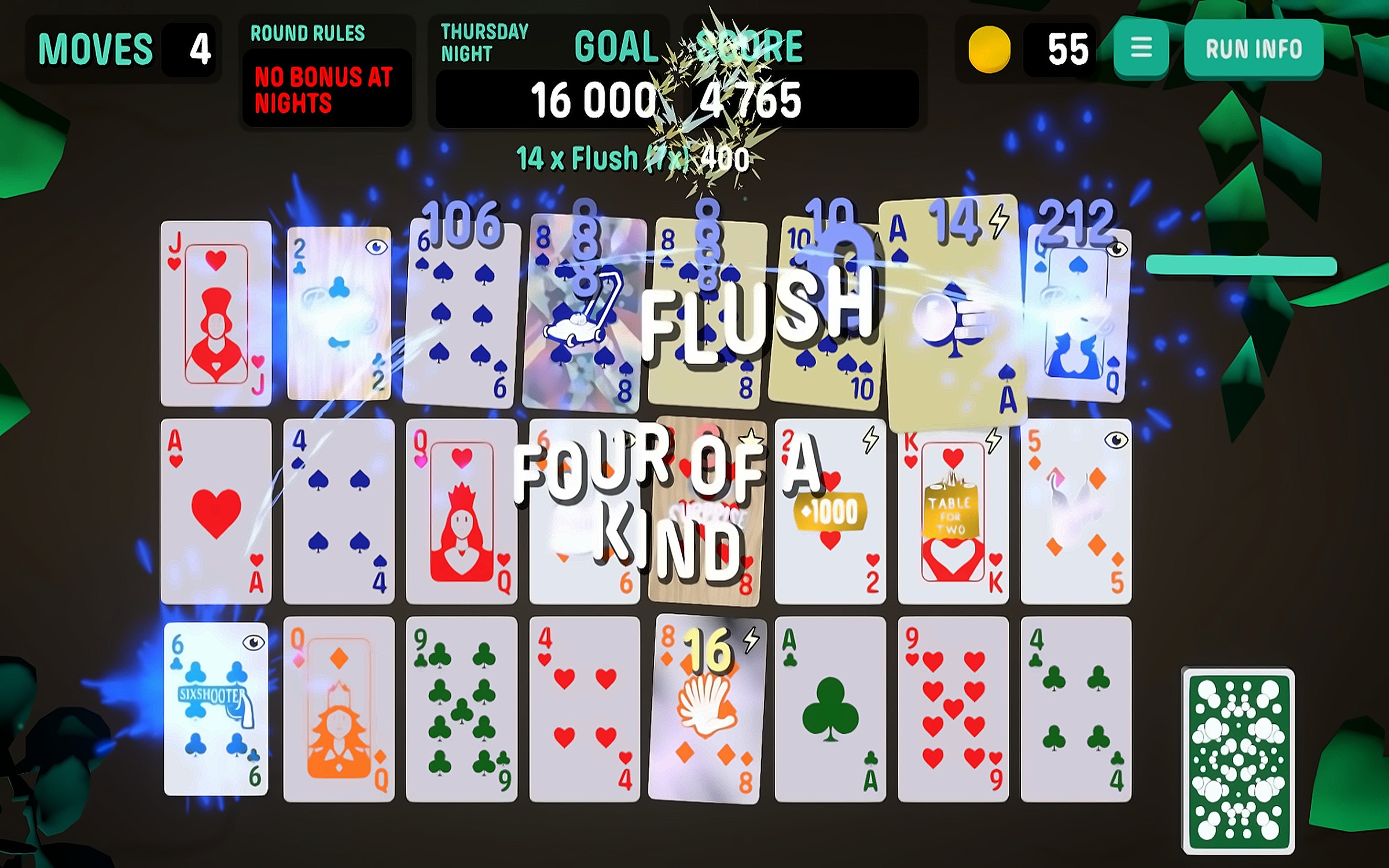The image size is (1389, 868).
Task: Click the green draw deck
Action: click(x=1238, y=760)
